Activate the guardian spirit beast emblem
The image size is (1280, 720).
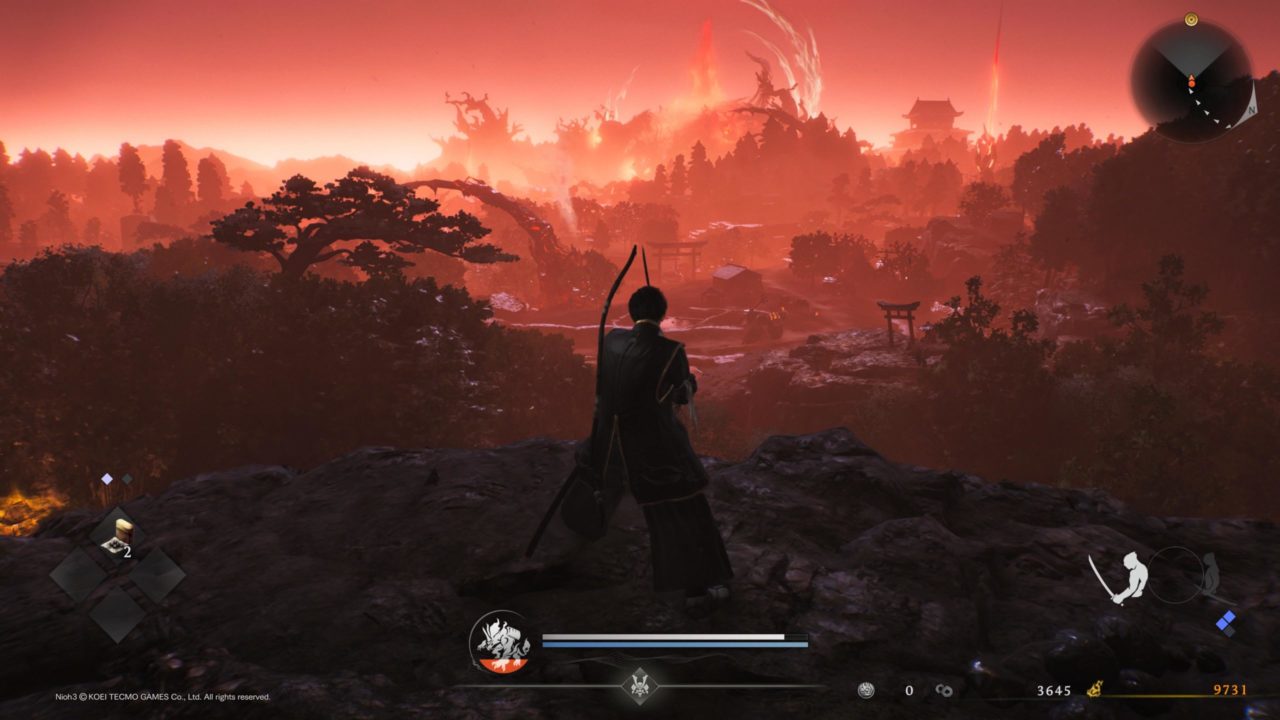[501, 642]
